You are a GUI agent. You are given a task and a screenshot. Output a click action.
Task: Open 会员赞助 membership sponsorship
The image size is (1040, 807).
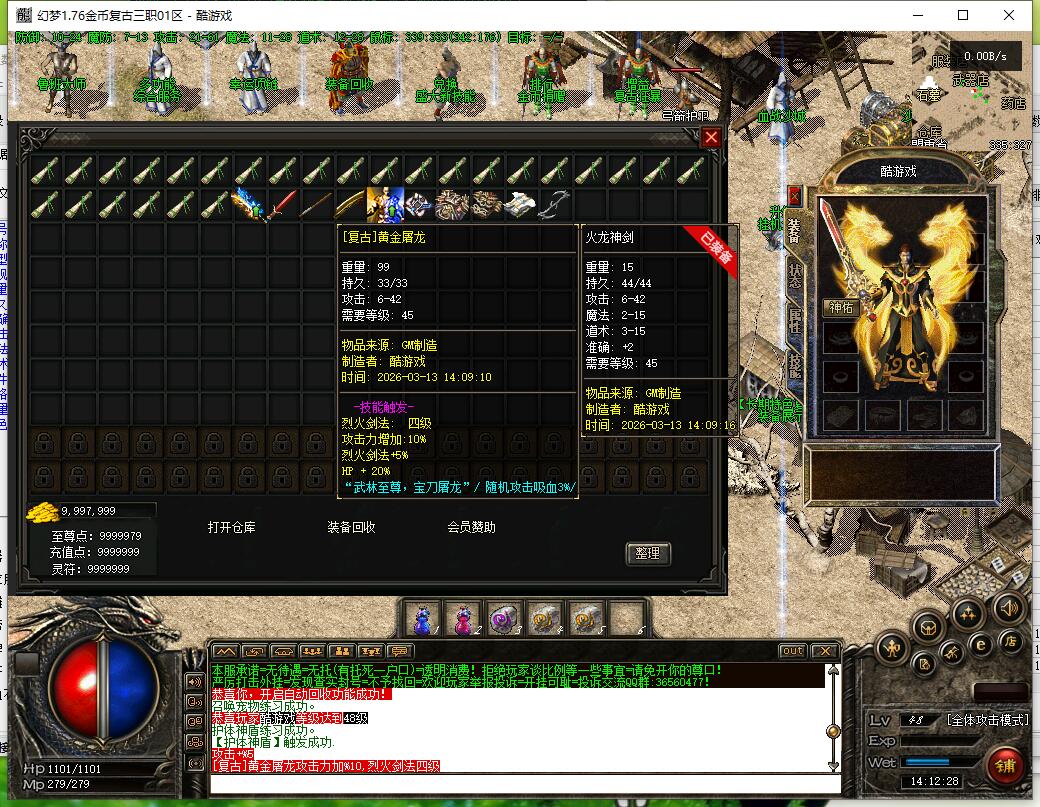click(471, 527)
